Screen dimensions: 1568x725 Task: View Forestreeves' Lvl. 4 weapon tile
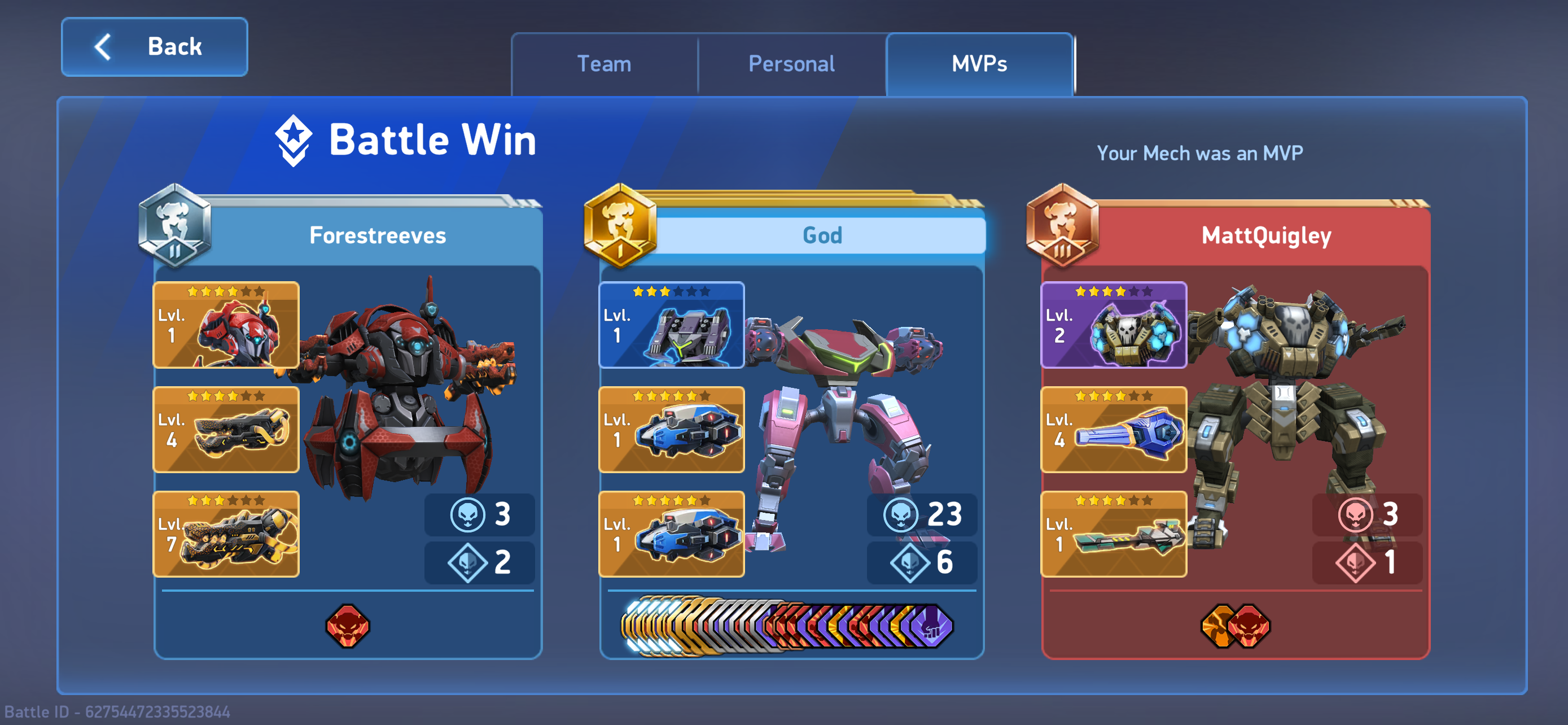coord(226,430)
